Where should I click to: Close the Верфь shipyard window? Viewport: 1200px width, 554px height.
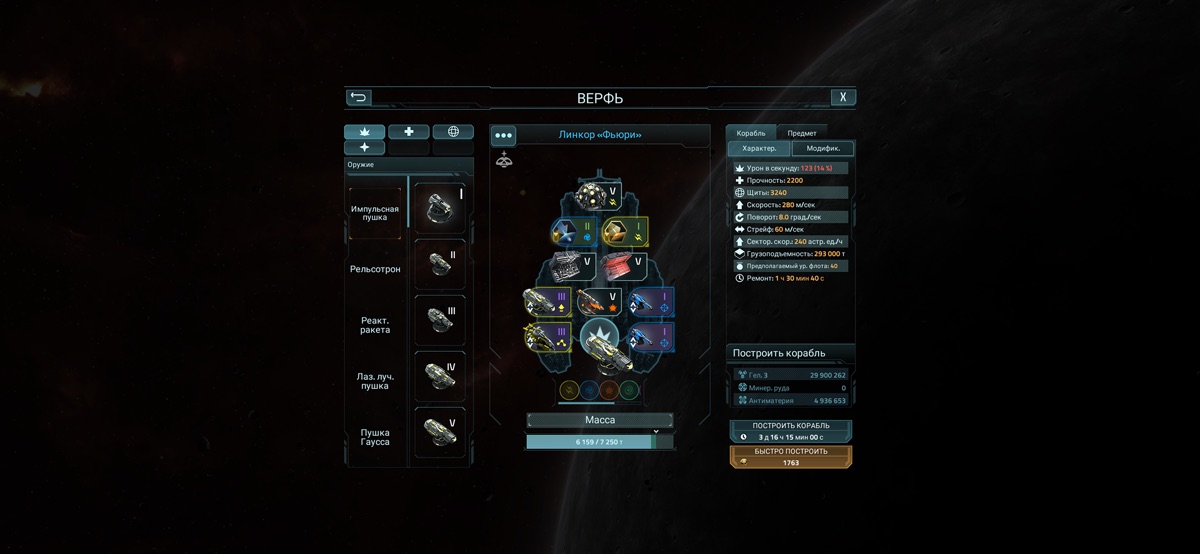pyautogui.click(x=843, y=97)
